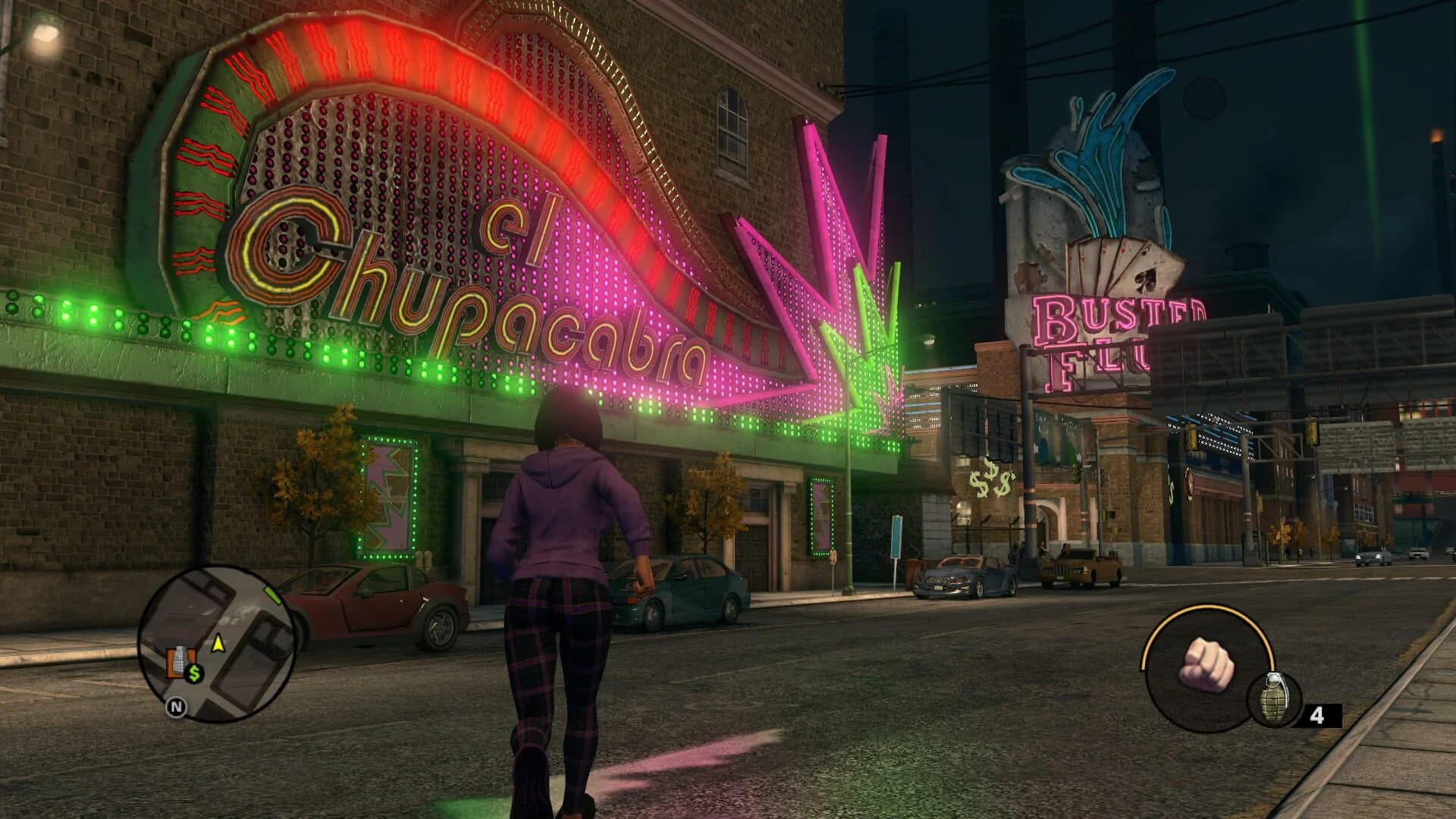Click the green armor bar above the minimap
Viewport: 1456px width, 819px height.
[272, 595]
